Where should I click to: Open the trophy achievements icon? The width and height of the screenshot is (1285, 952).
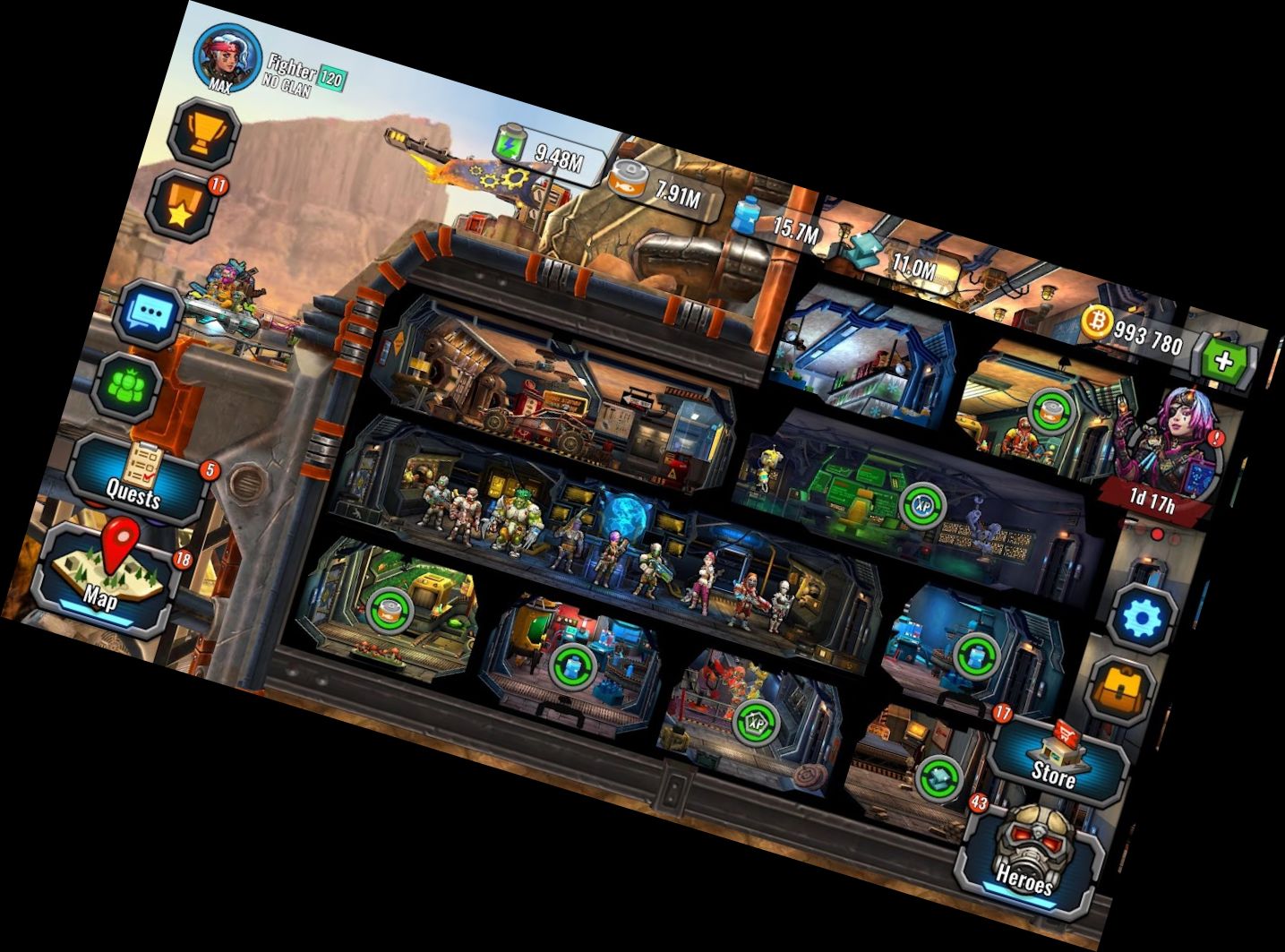coord(206,131)
